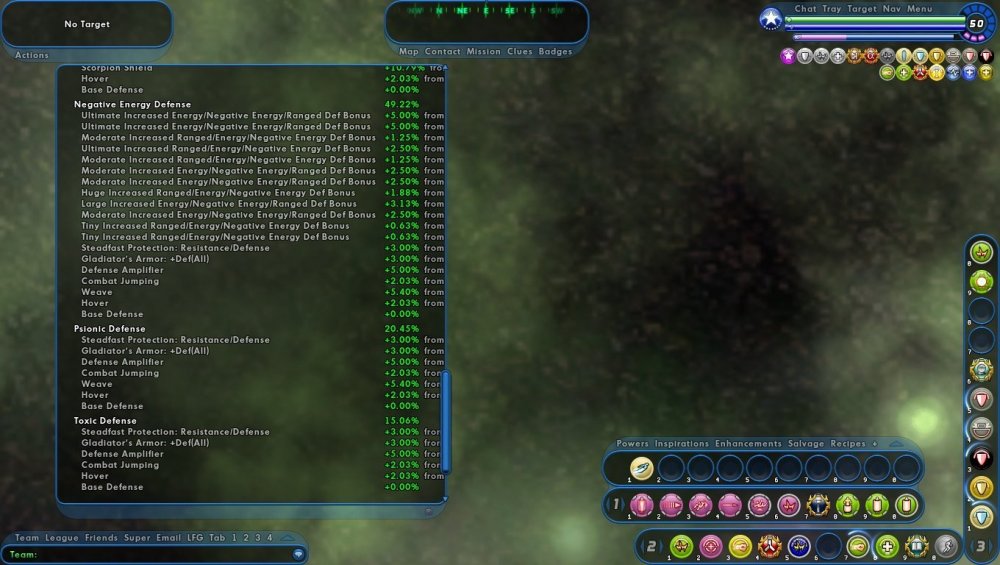Open the Contact list
The width and height of the screenshot is (1000, 565).
coord(442,51)
